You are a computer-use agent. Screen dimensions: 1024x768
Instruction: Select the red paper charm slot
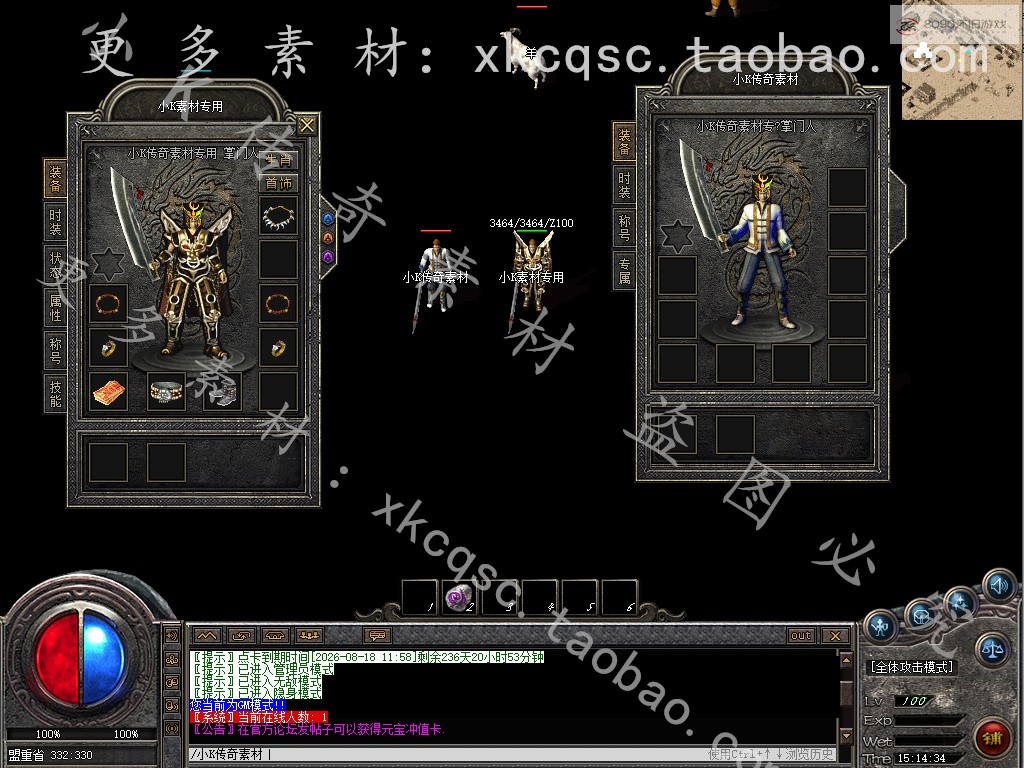coord(109,391)
